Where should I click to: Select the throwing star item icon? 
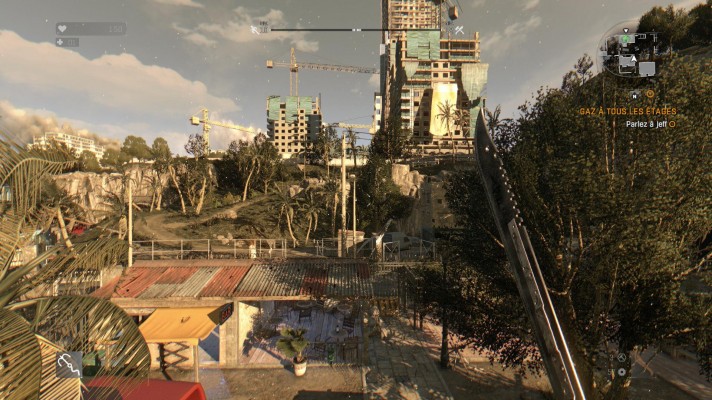click(x=621, y=357)
